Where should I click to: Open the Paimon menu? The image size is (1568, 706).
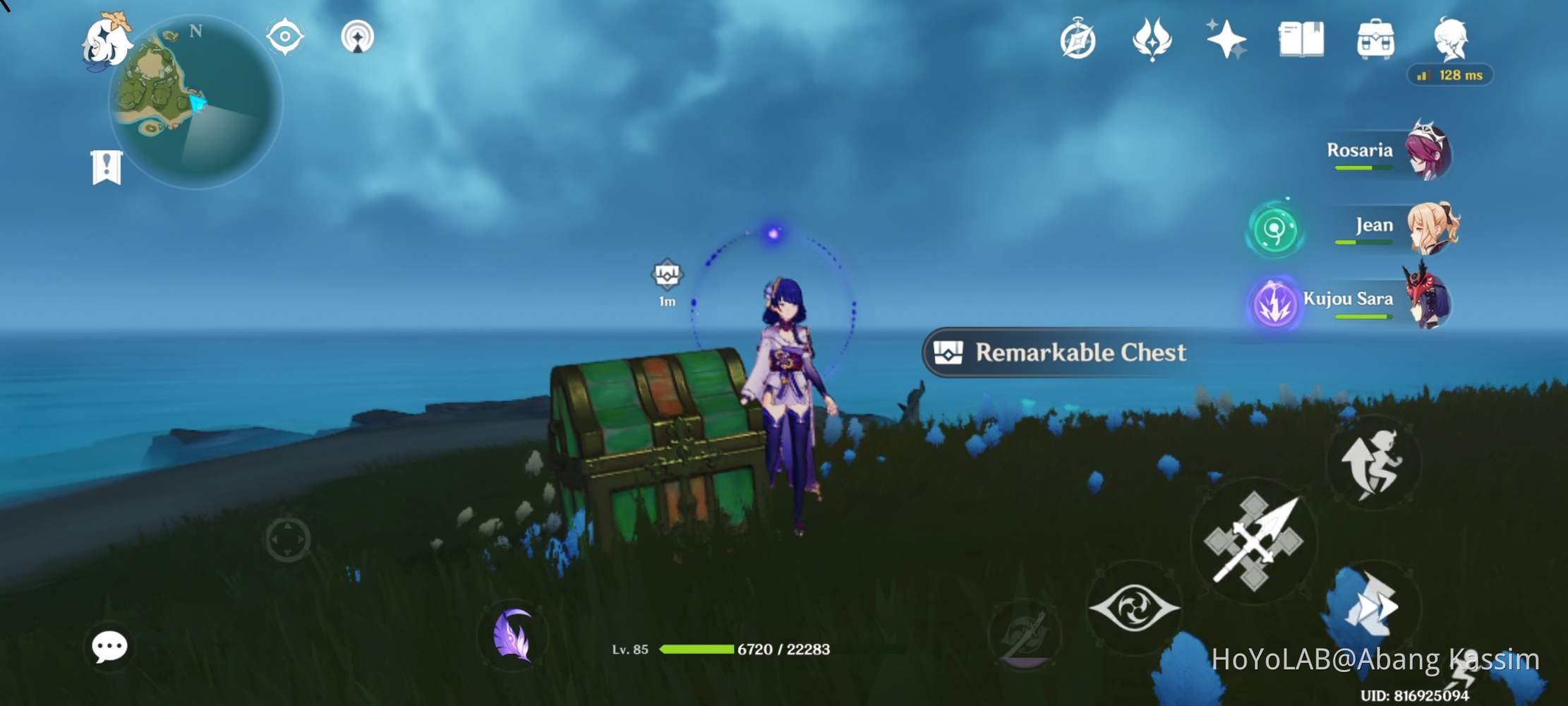pyautogui.click(x=109, y=42)
